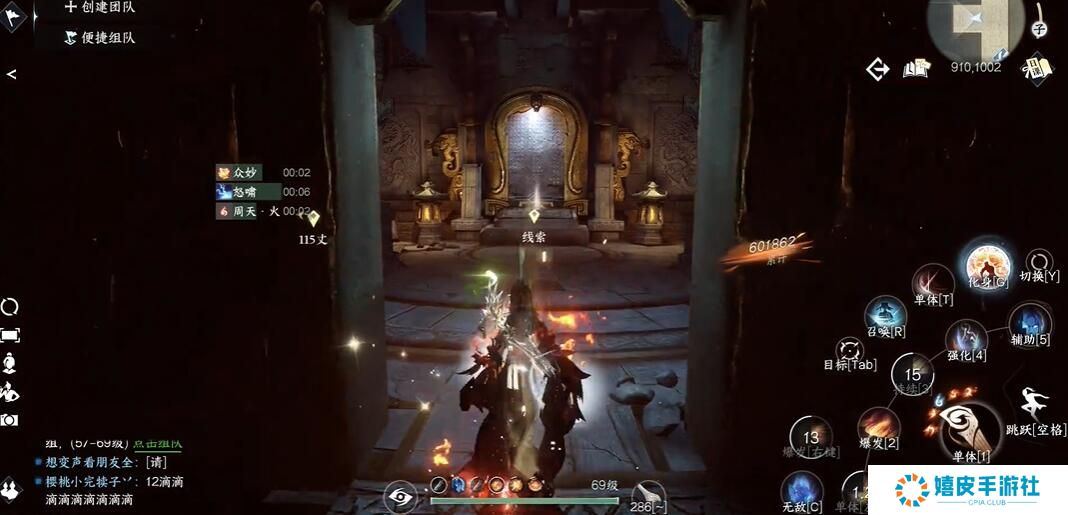Viewport: 1068px width, 515px height.
Task: Activate the 强化[4] enhancement skill
Action: click(966, 340)
